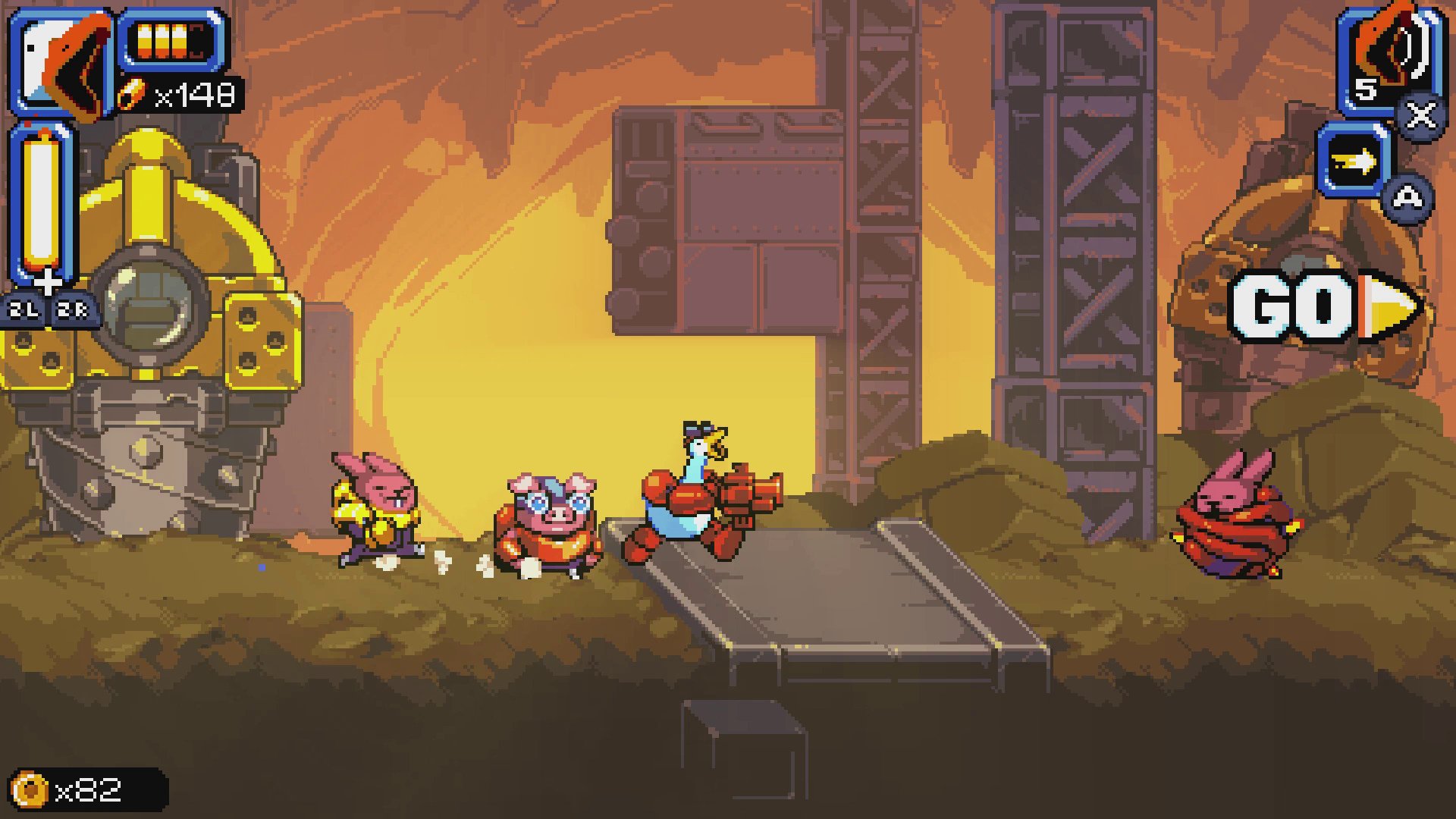1456x819 pixels.
Task: Click the 2L shoulder button label
Action: (23, 309)
